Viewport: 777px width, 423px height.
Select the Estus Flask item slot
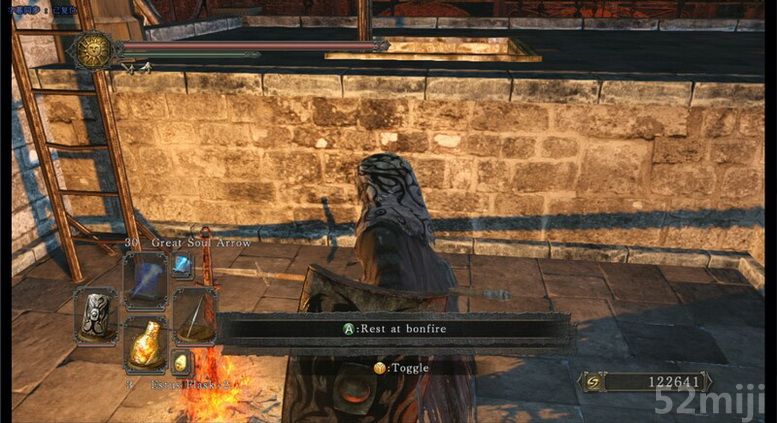click(x=145, y=345)
